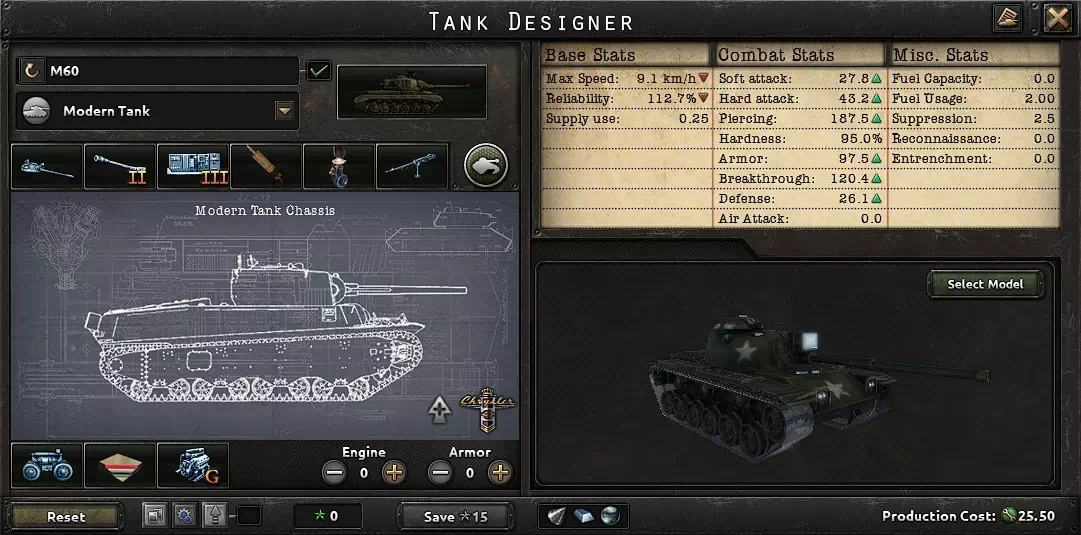Open the wheeled suspension module slot
The image size is (1081, 535).
pyautogui.click(x=47, y=466)
